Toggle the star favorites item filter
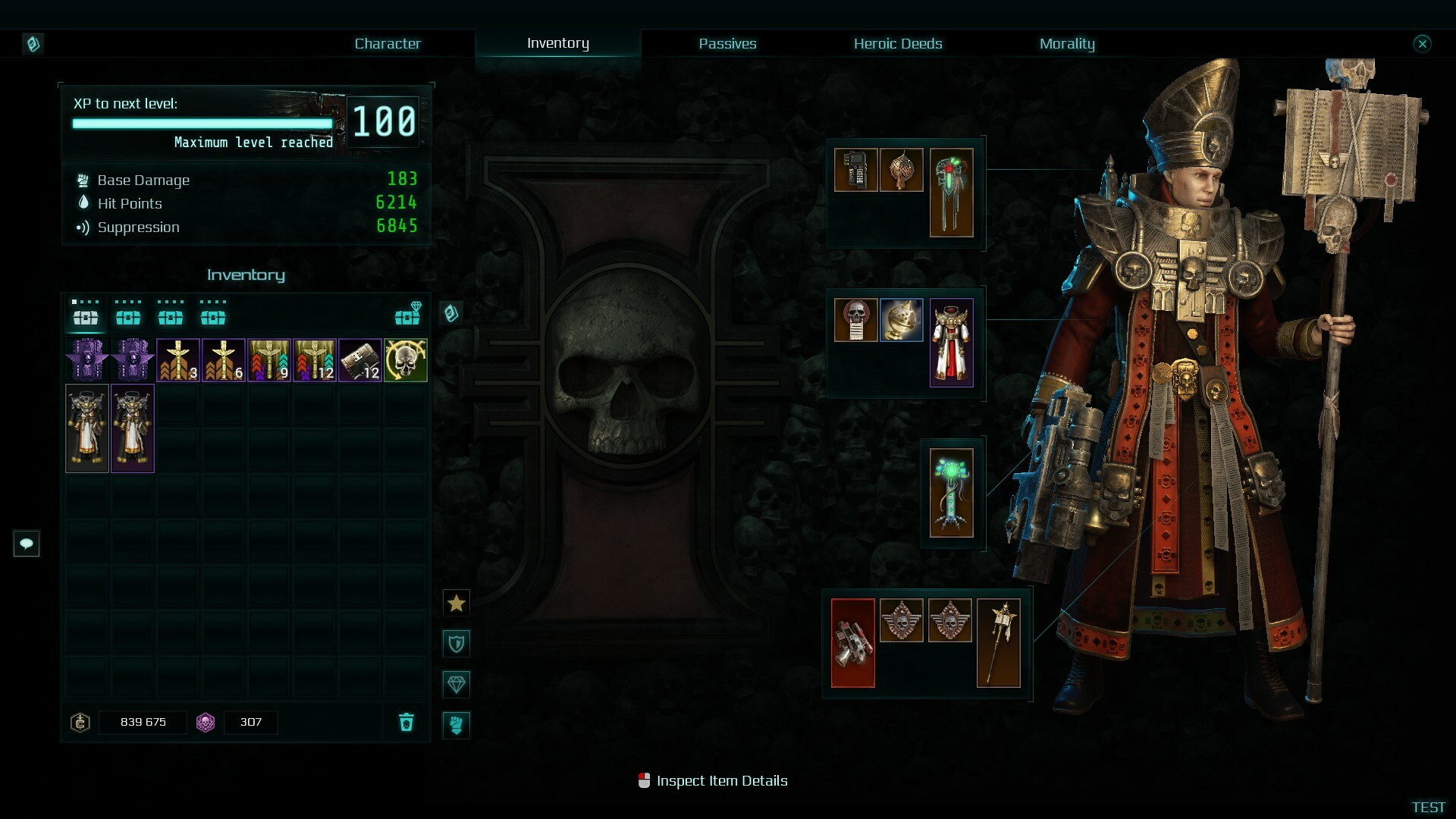1456x819 pixels. (x=457, y=602)
